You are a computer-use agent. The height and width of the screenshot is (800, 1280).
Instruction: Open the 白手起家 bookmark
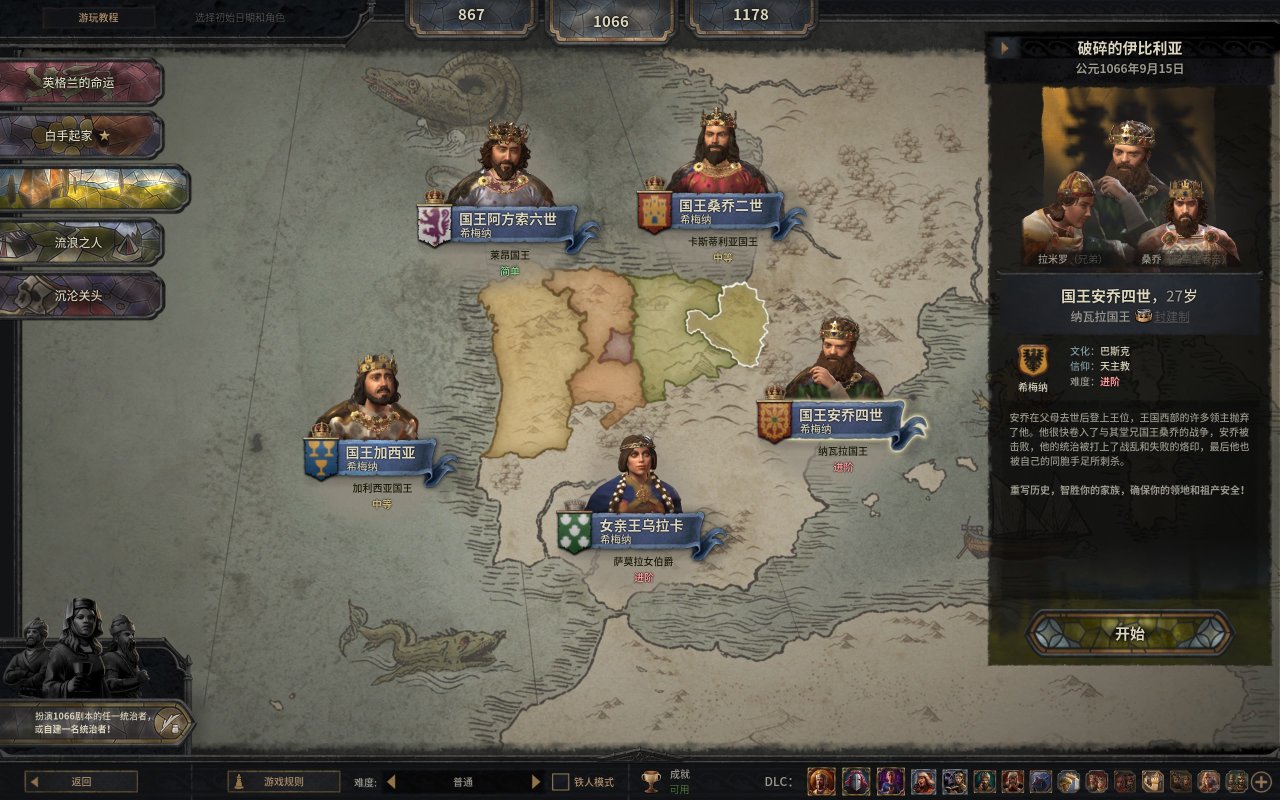tap(80, 135)
